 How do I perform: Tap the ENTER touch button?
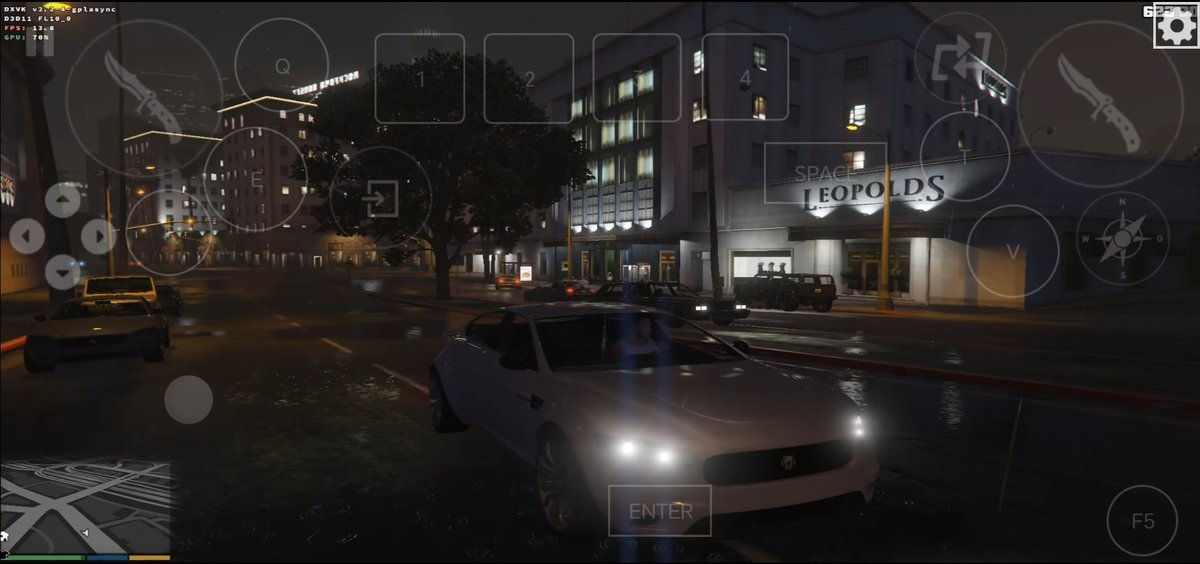pyautogui.click(x=660, y=511)
